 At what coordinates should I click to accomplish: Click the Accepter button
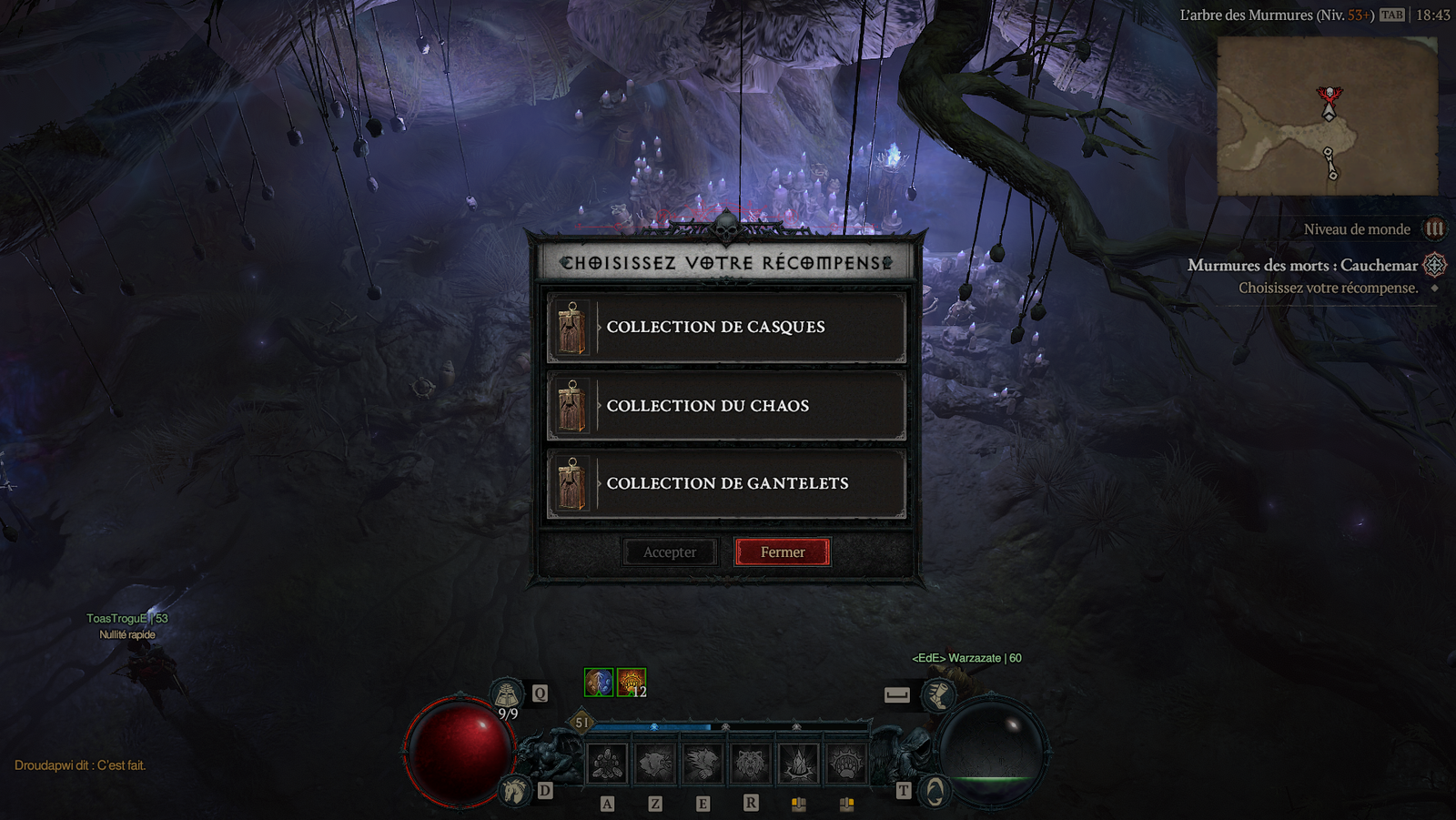point(670,552)
